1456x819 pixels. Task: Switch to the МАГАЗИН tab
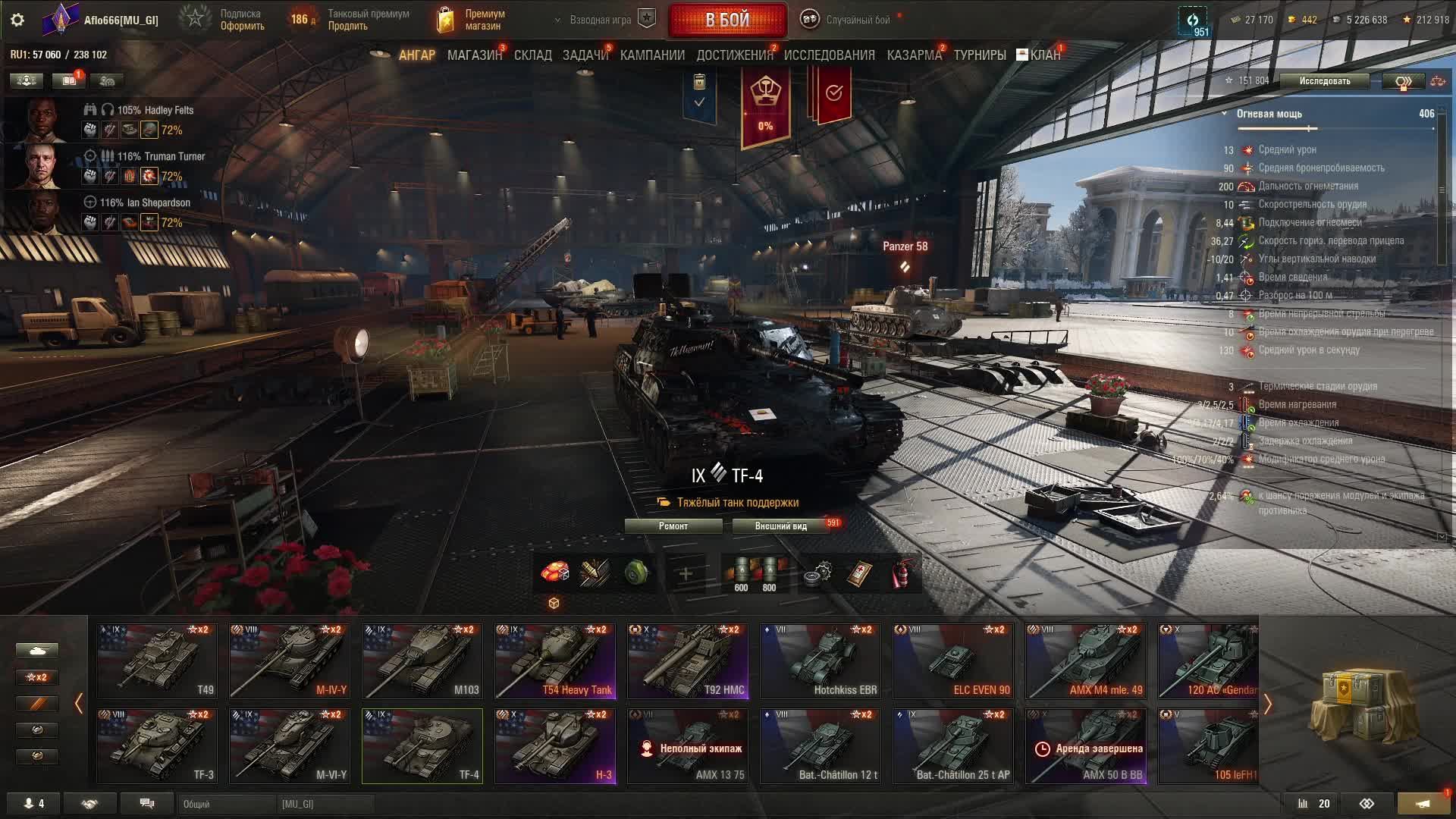(x=474, y=55)
